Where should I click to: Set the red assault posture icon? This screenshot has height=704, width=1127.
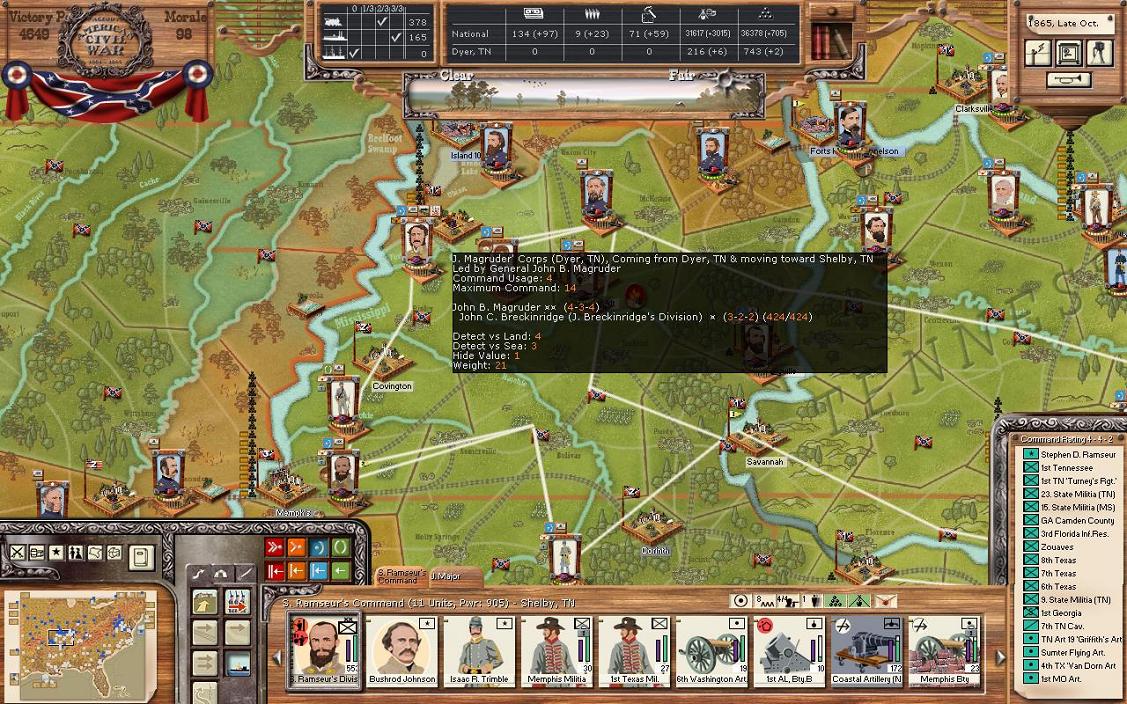[274, 547]
